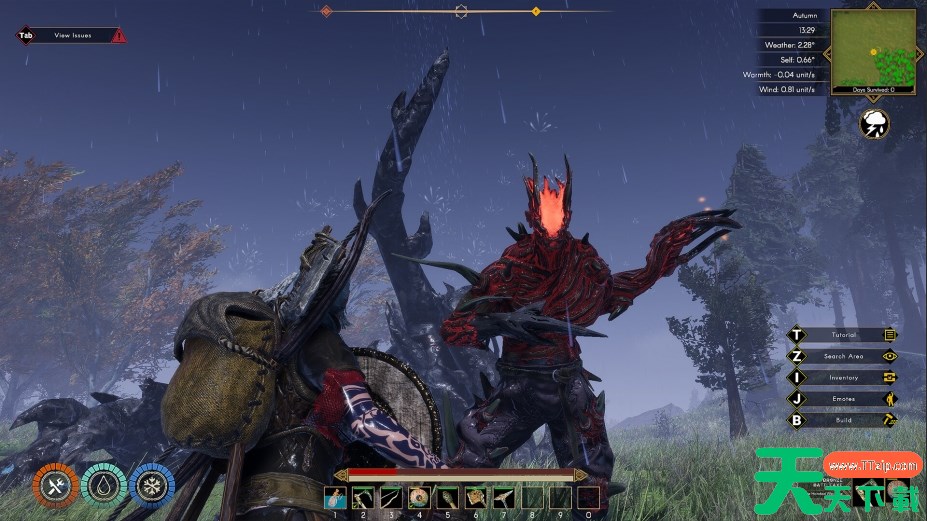Select the hammer in hotbar slot 6

(476, 498)
